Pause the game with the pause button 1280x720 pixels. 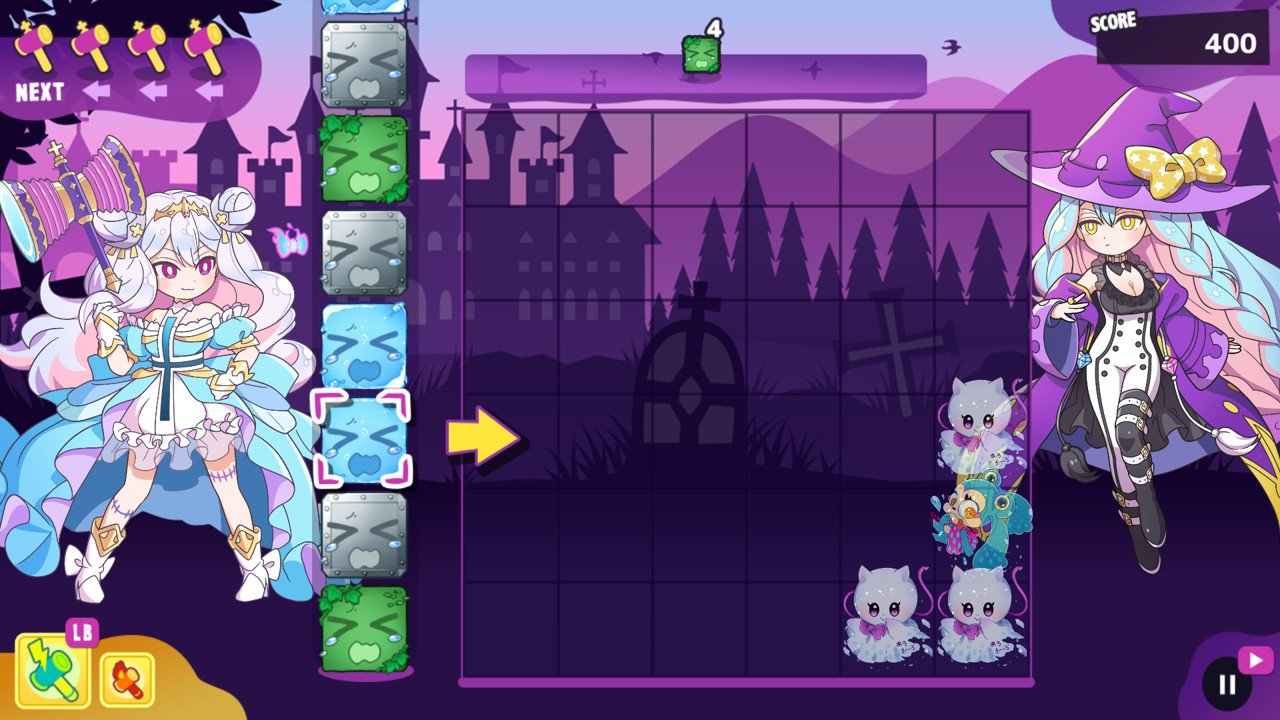click(1227, 685)
